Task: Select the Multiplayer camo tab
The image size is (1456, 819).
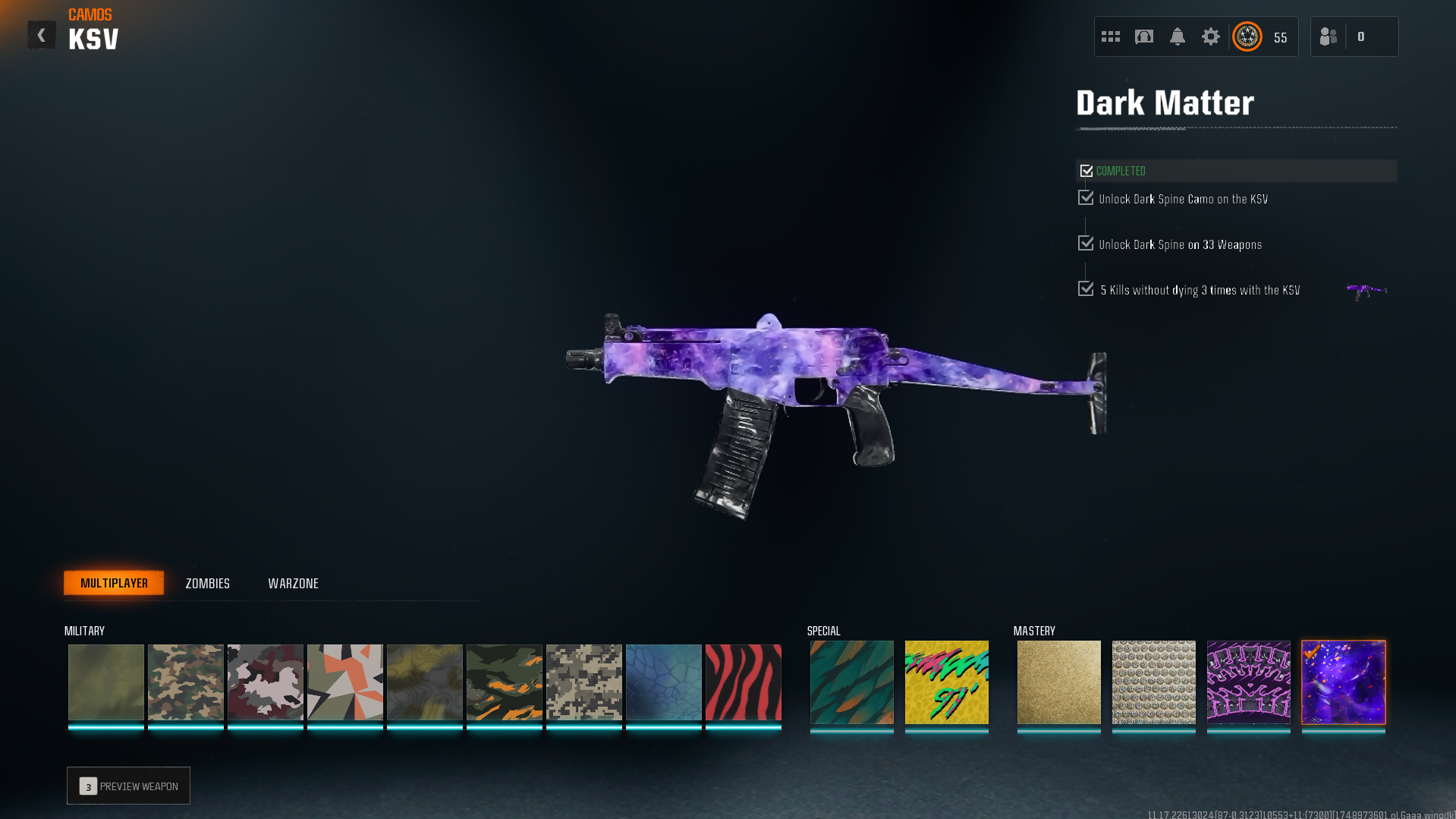Action: pyautogui.click(x=114, y=583)
